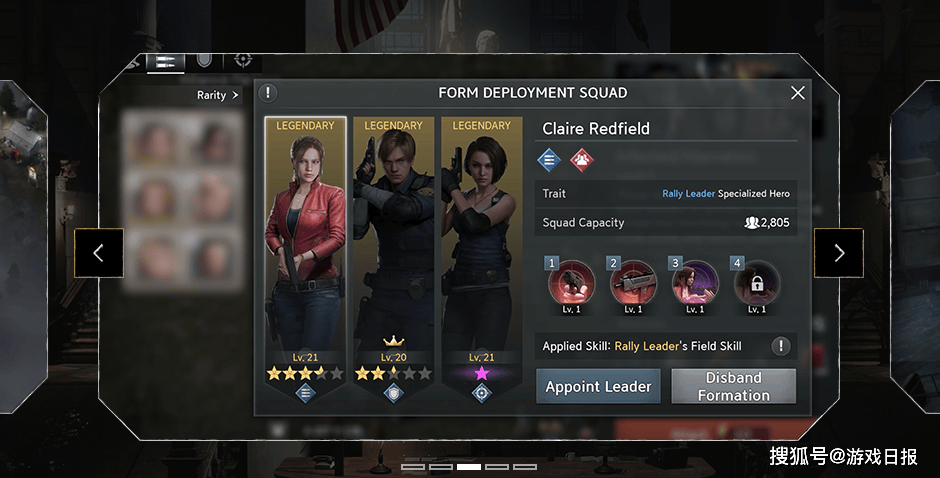The height and width of the screenshot is (478, 940).
Task: View Claire's first skill icon
Action: click(x=572, y=283)
